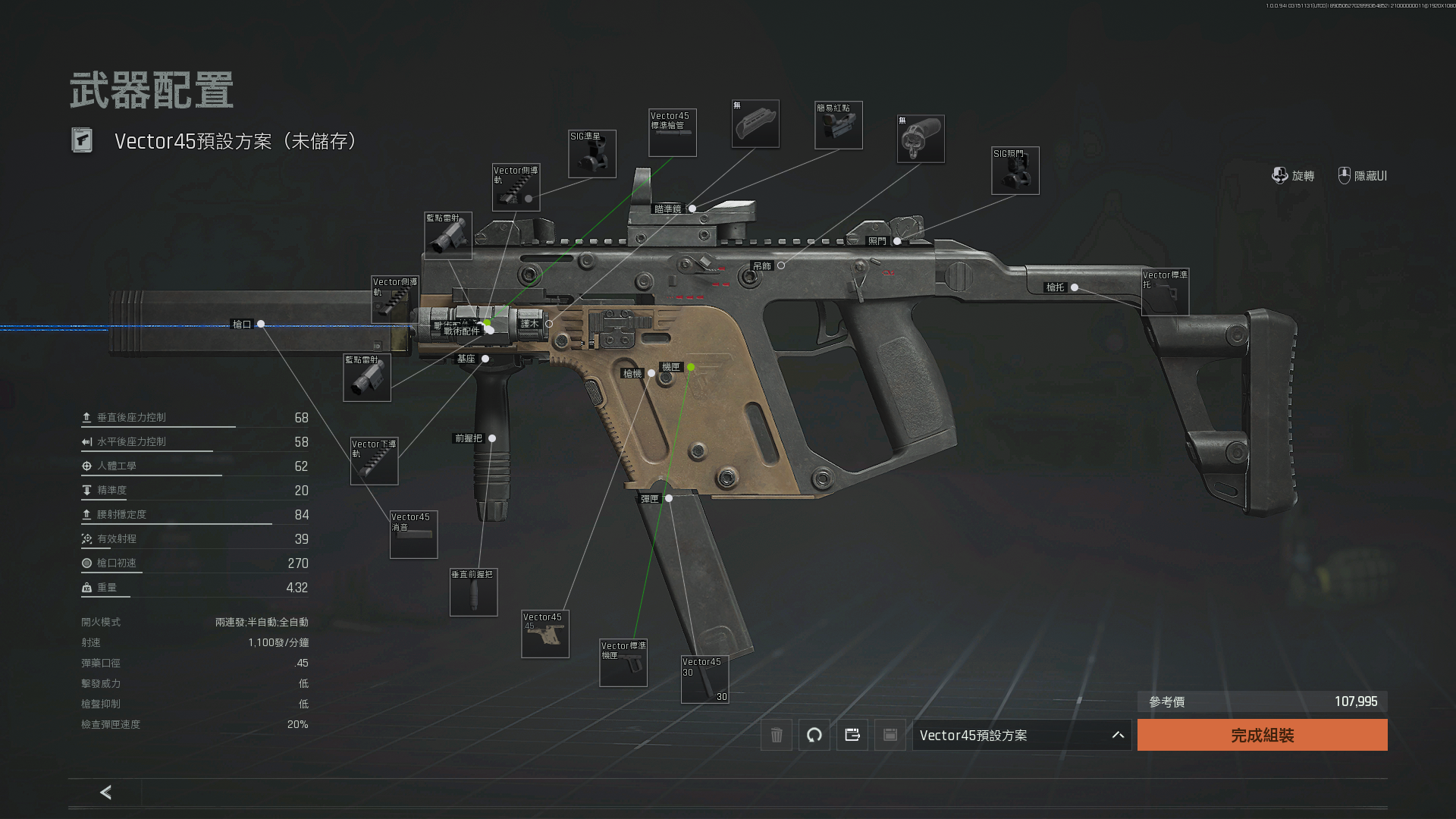Click the 完成組裝 button
The image size is (1456, 819).
[x=1262, y=735]
